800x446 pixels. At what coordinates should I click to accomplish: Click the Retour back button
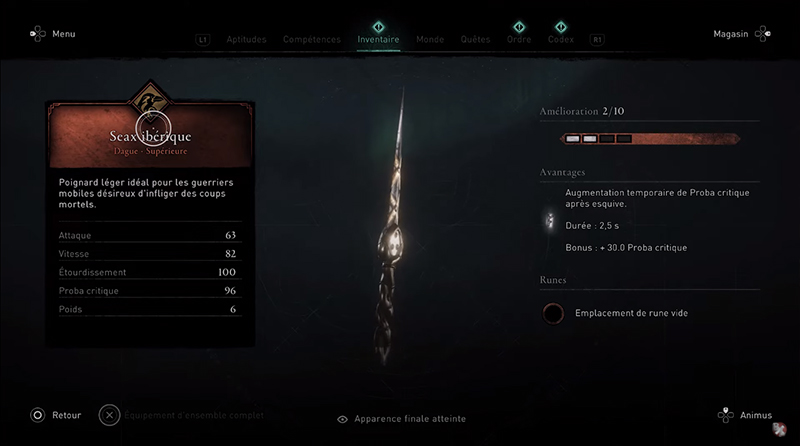(x=56, y=414)
